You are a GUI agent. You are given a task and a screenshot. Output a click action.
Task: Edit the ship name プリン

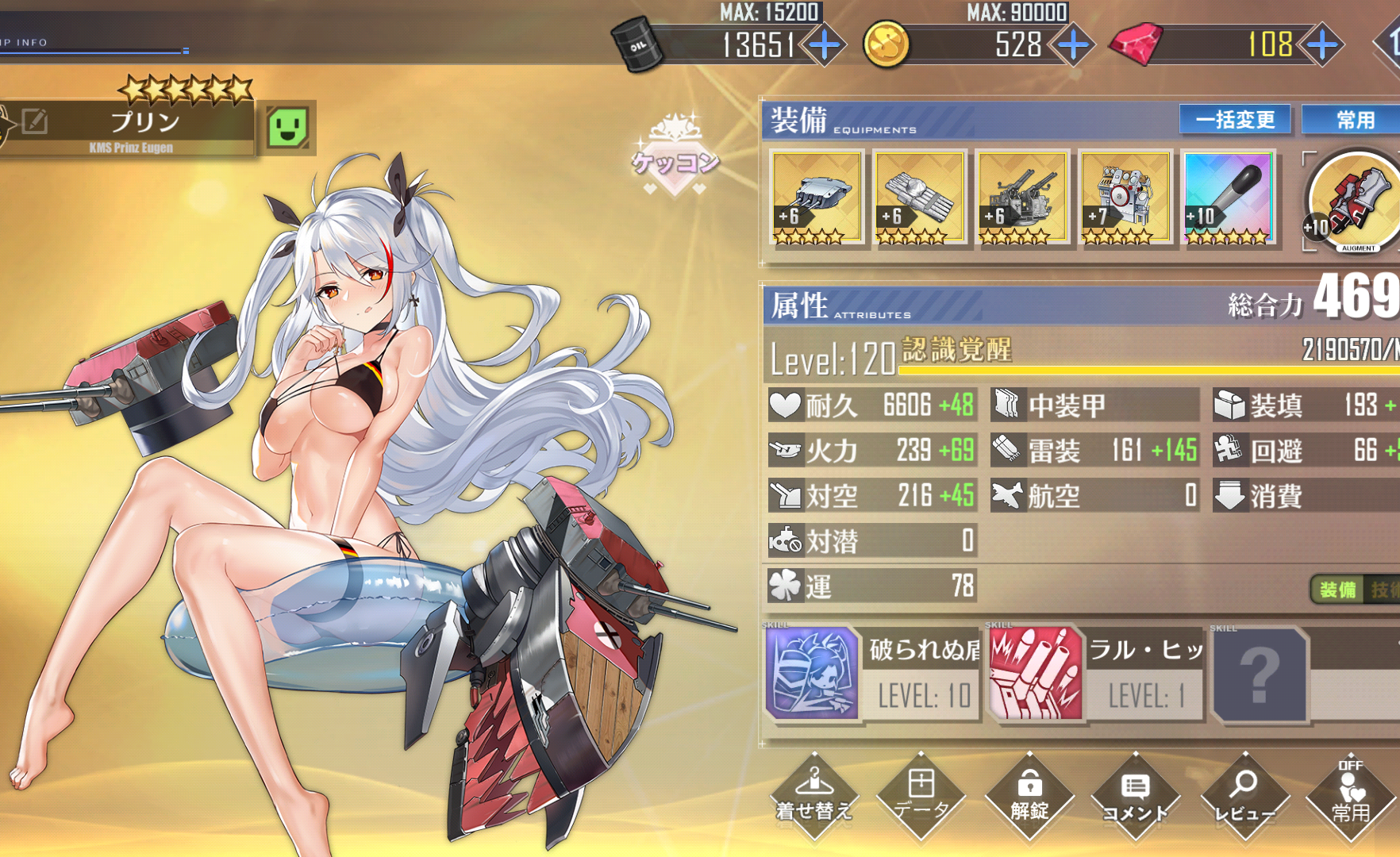(x=35, y=121)
